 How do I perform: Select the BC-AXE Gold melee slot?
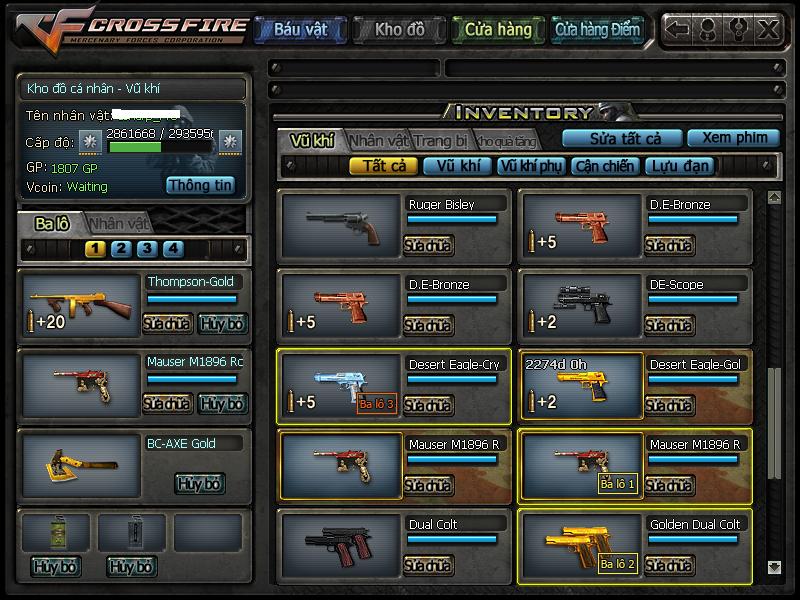(x=80, y=466)
